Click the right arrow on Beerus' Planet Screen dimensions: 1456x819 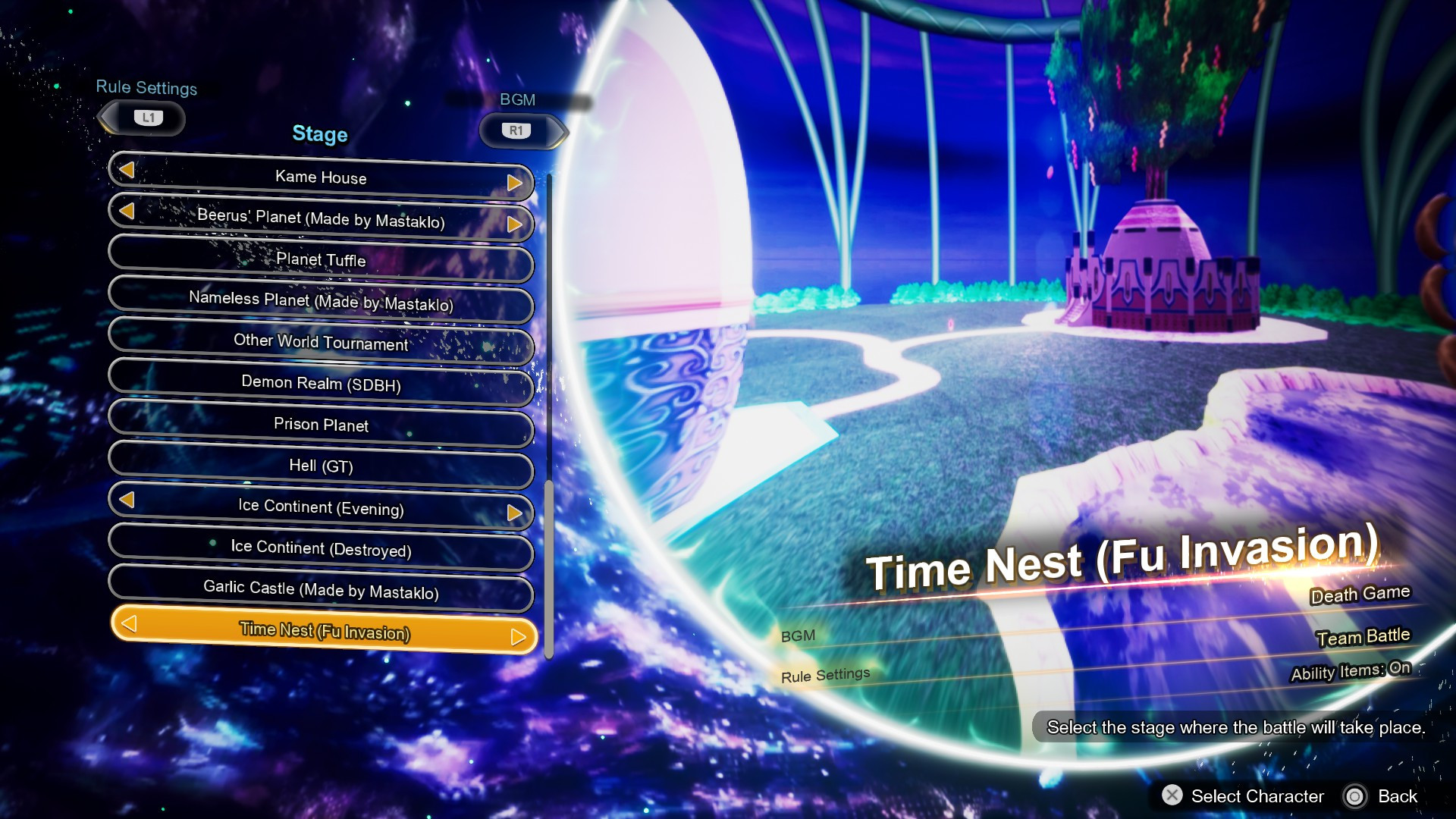click(516, 224)
